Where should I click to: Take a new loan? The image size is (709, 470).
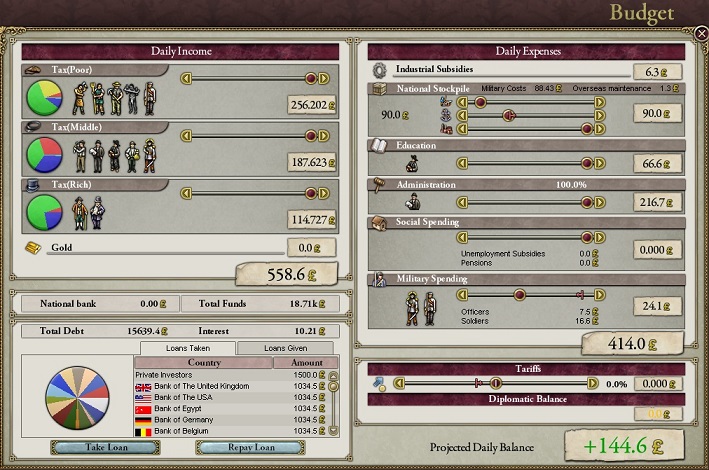coord(91,447)
